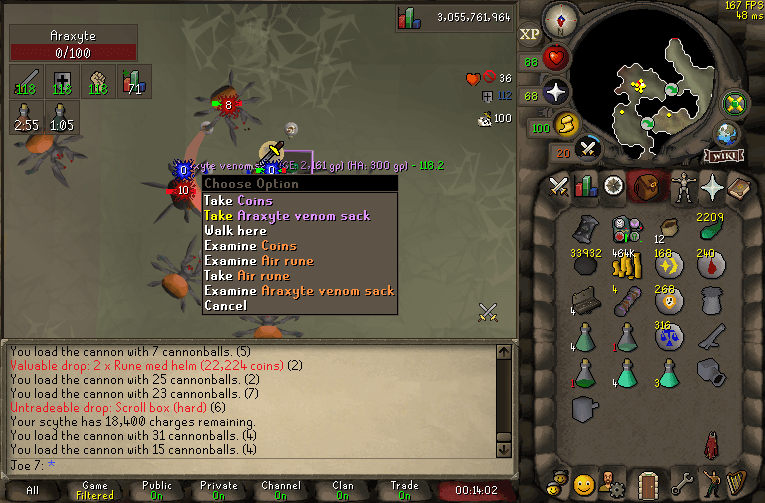Open the world map globe
The width and height of the screenshot is (765, 503).
coord(726,135)
